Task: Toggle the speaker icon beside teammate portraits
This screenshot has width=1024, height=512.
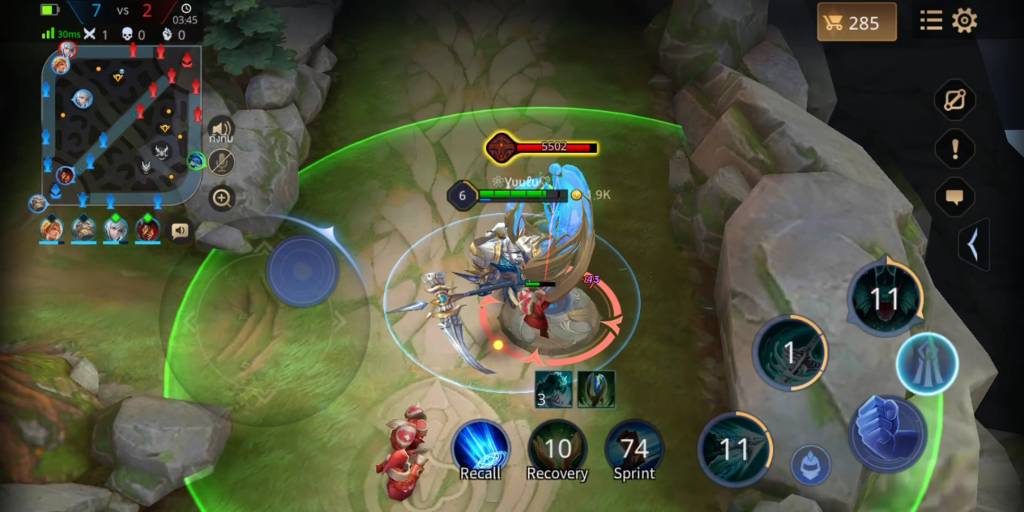Action: pos(180,231)
